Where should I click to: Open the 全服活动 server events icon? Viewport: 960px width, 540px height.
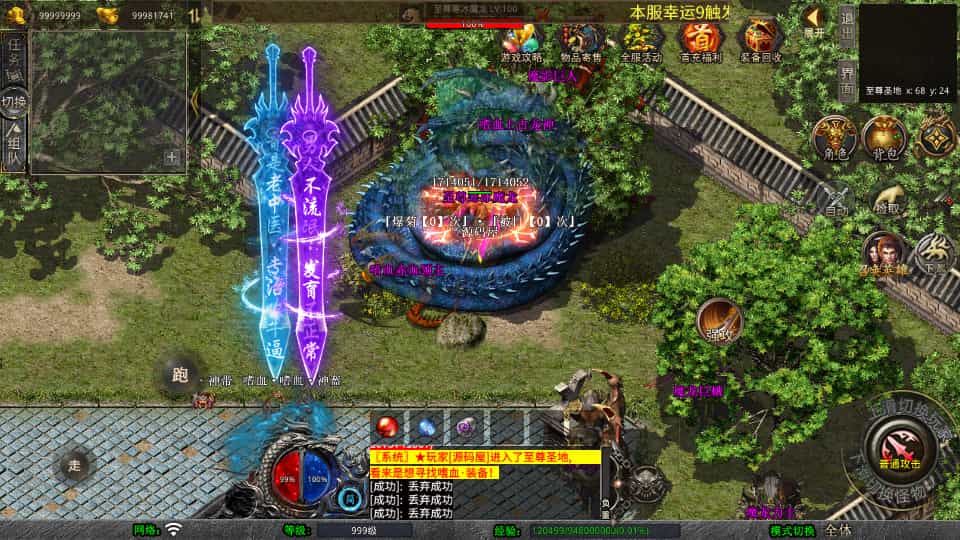pyautogui.click(x=640, y=40)
